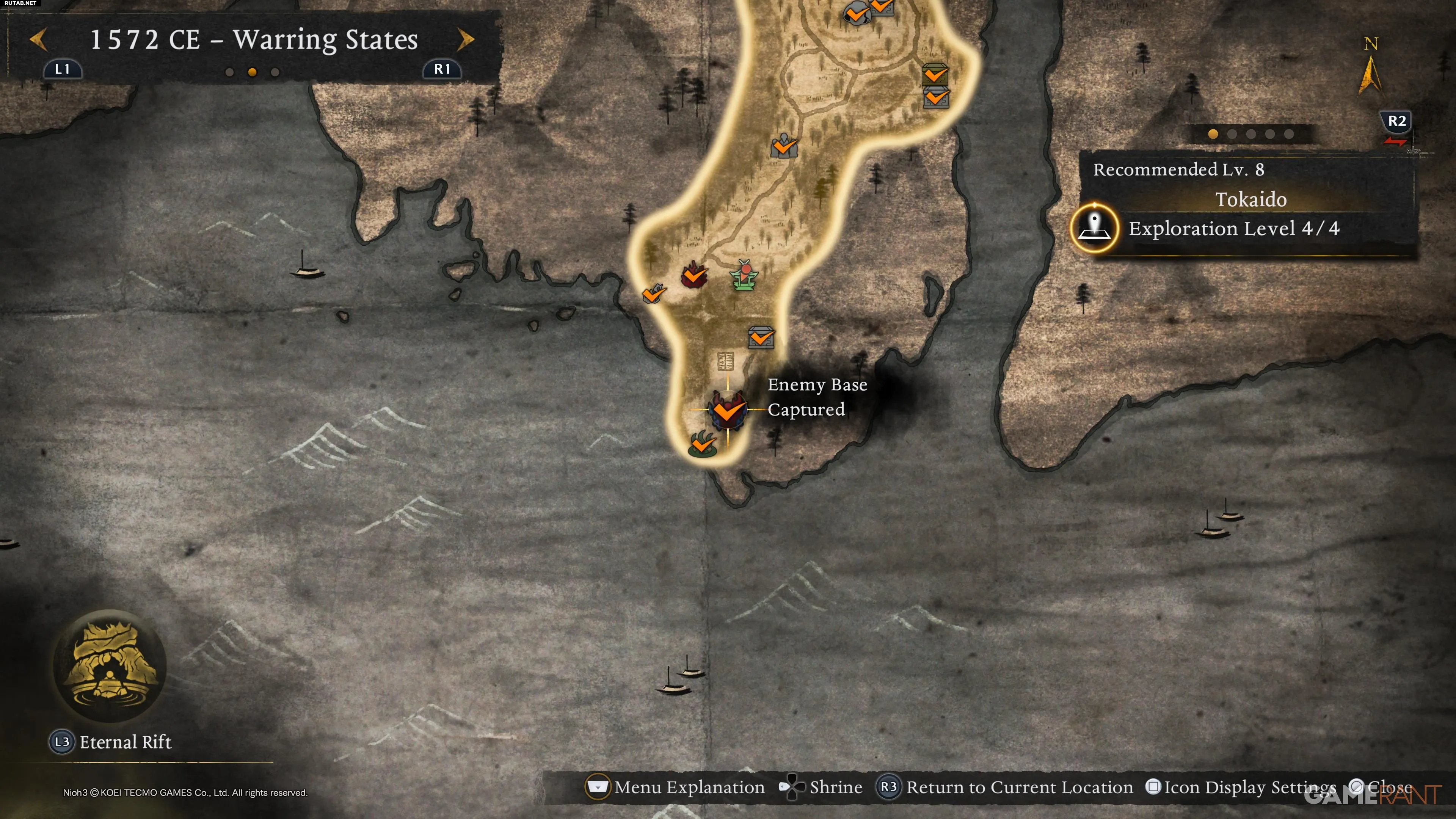1456x819 pixels.
Task: Select the faded scroll marker on the map
Action: 725,361
